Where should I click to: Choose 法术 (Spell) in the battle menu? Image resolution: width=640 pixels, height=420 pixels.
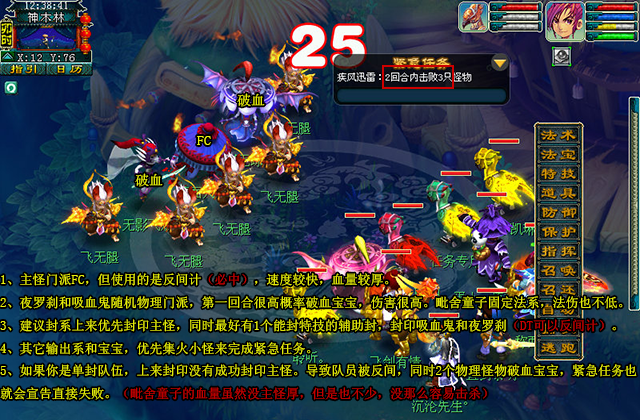559,135
